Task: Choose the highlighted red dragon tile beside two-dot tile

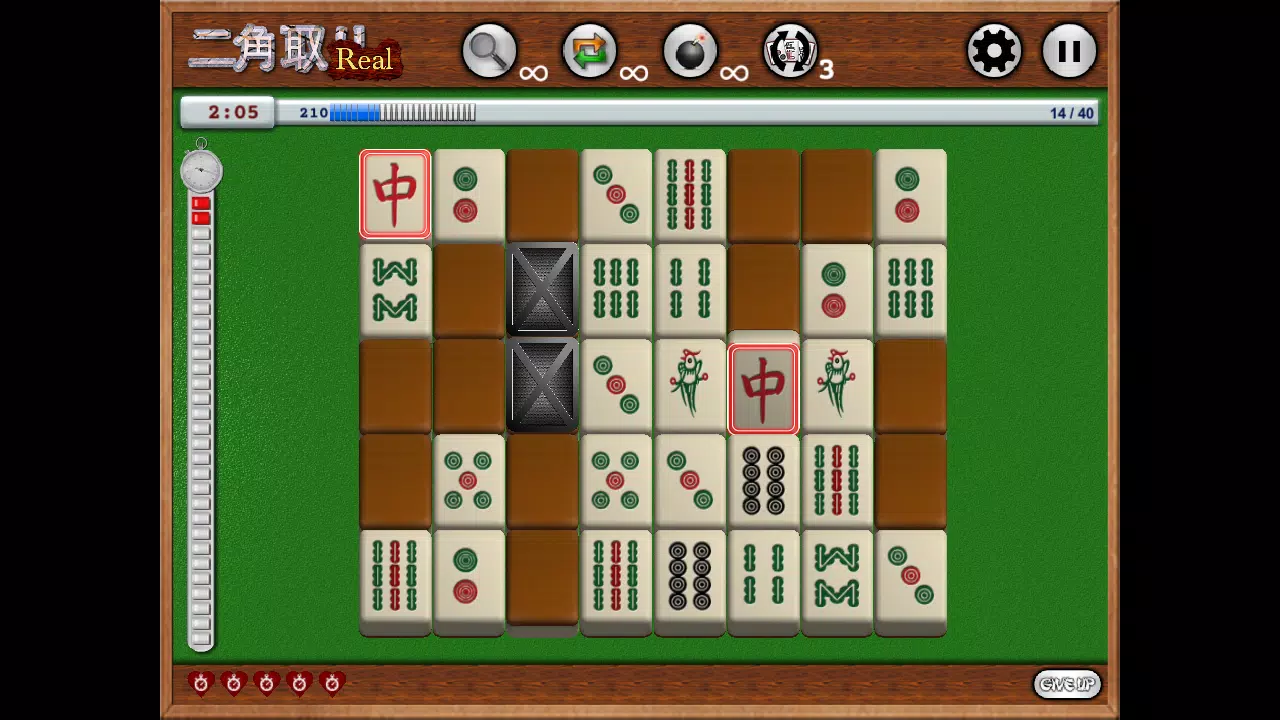Action: pyautogui.click(x=395, y=195)
